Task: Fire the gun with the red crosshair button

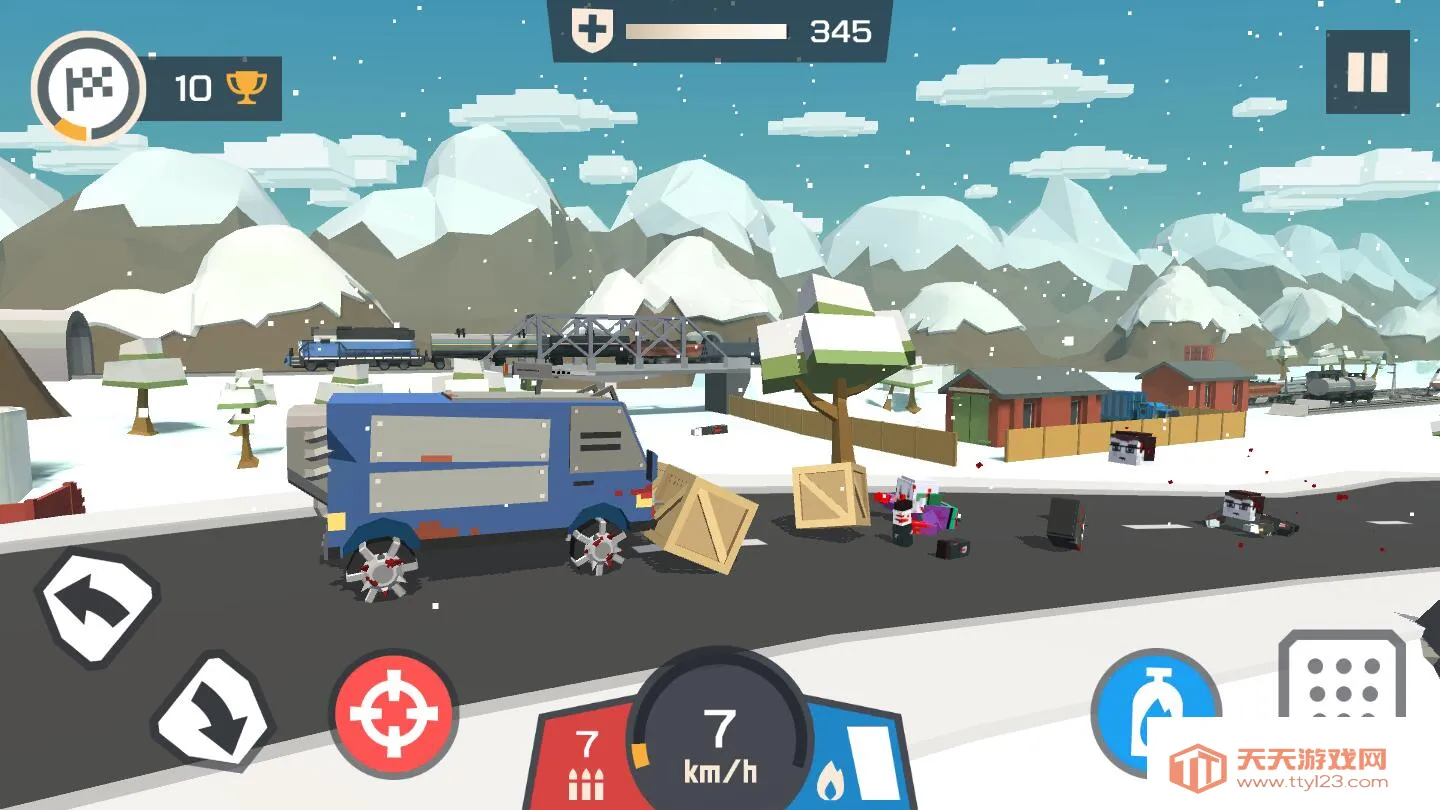Action: pos(393,713)
